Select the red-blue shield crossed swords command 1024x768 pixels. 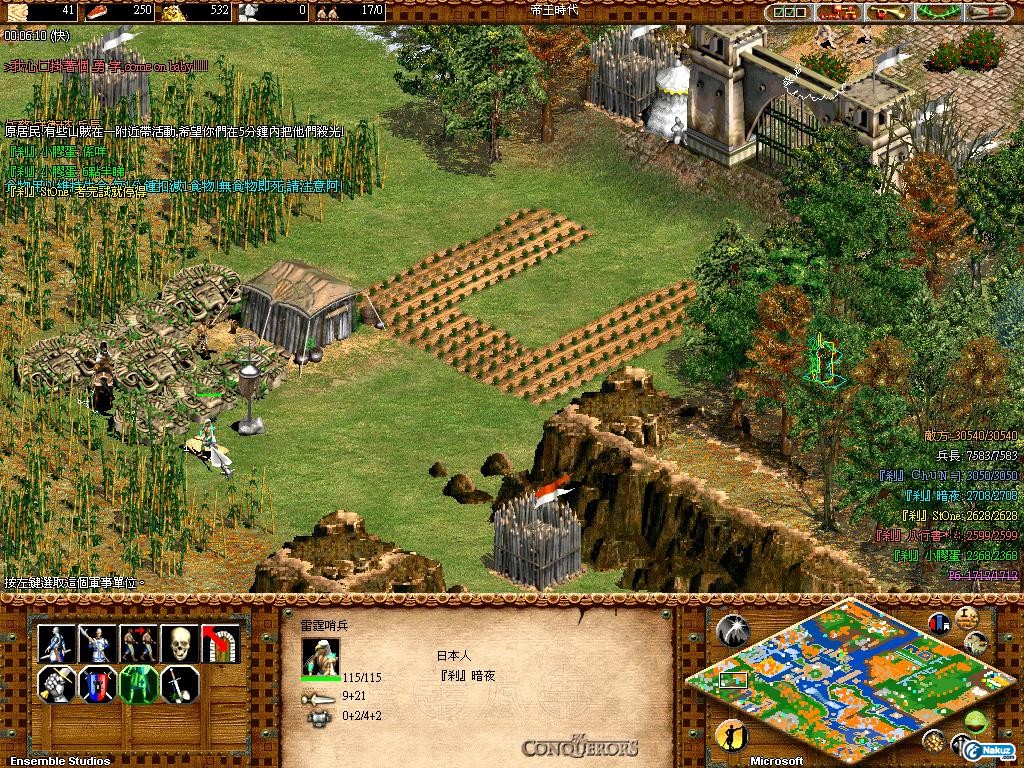point(98,685)
